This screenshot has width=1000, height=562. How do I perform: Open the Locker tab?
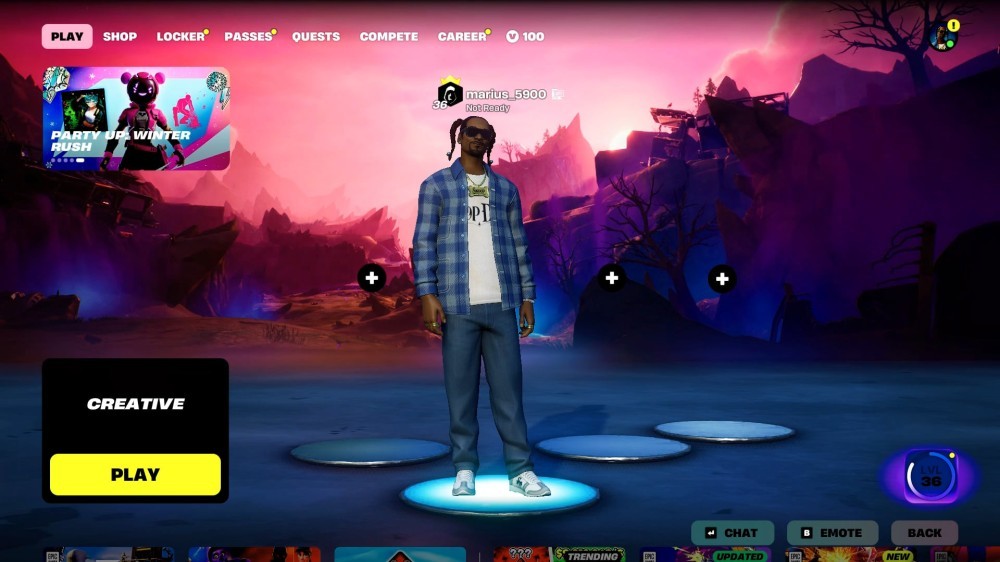pos(181,37)
